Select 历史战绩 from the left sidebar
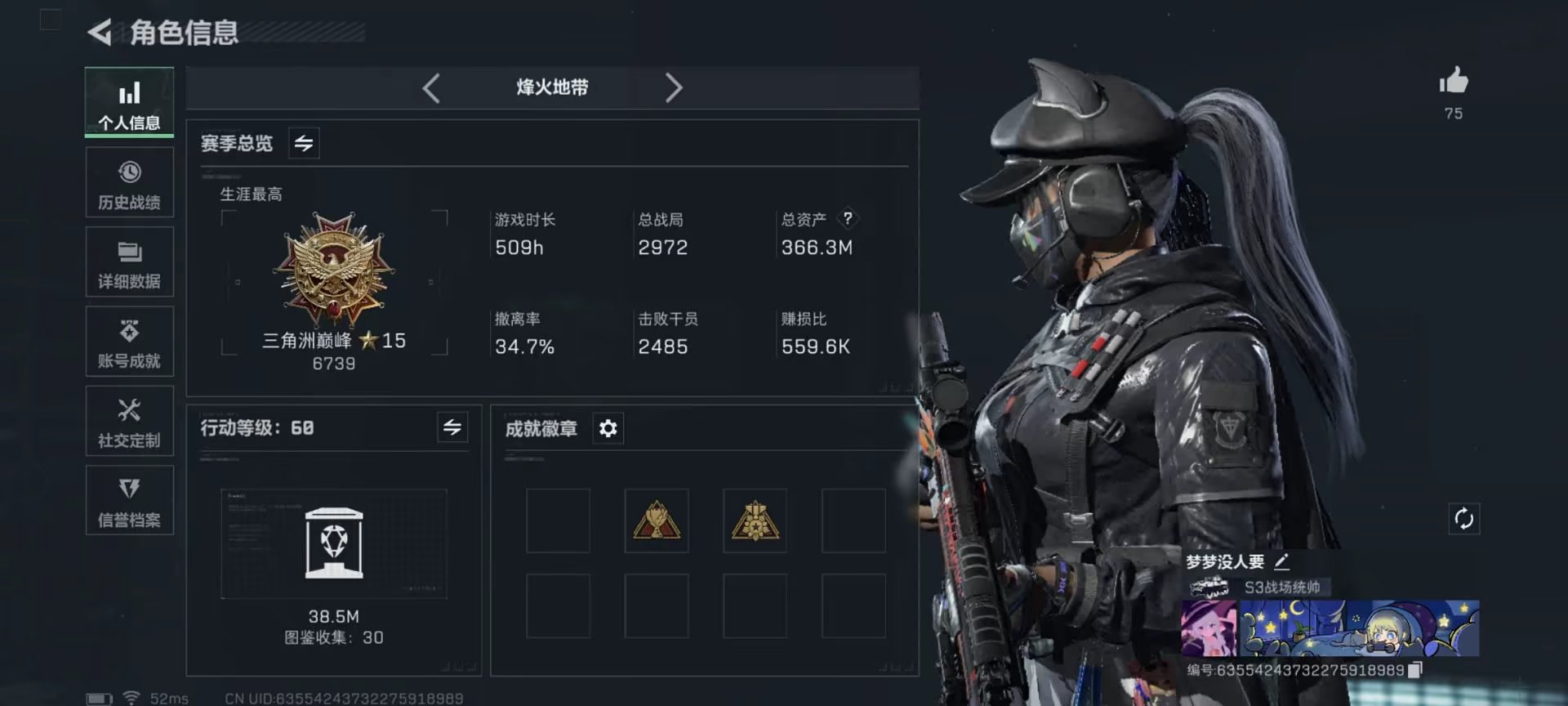 [x=129, y=181]
